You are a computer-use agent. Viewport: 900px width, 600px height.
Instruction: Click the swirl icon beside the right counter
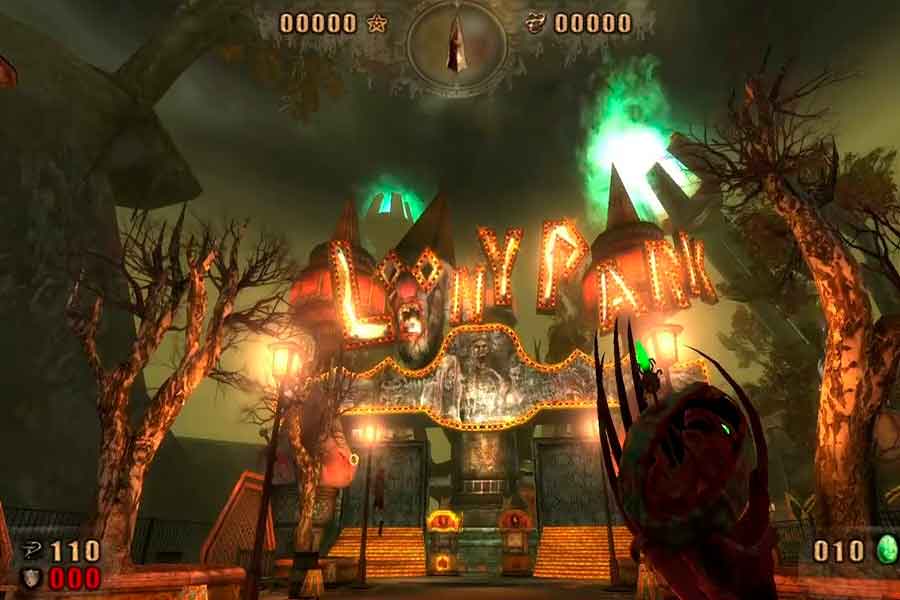coord(538,23)
